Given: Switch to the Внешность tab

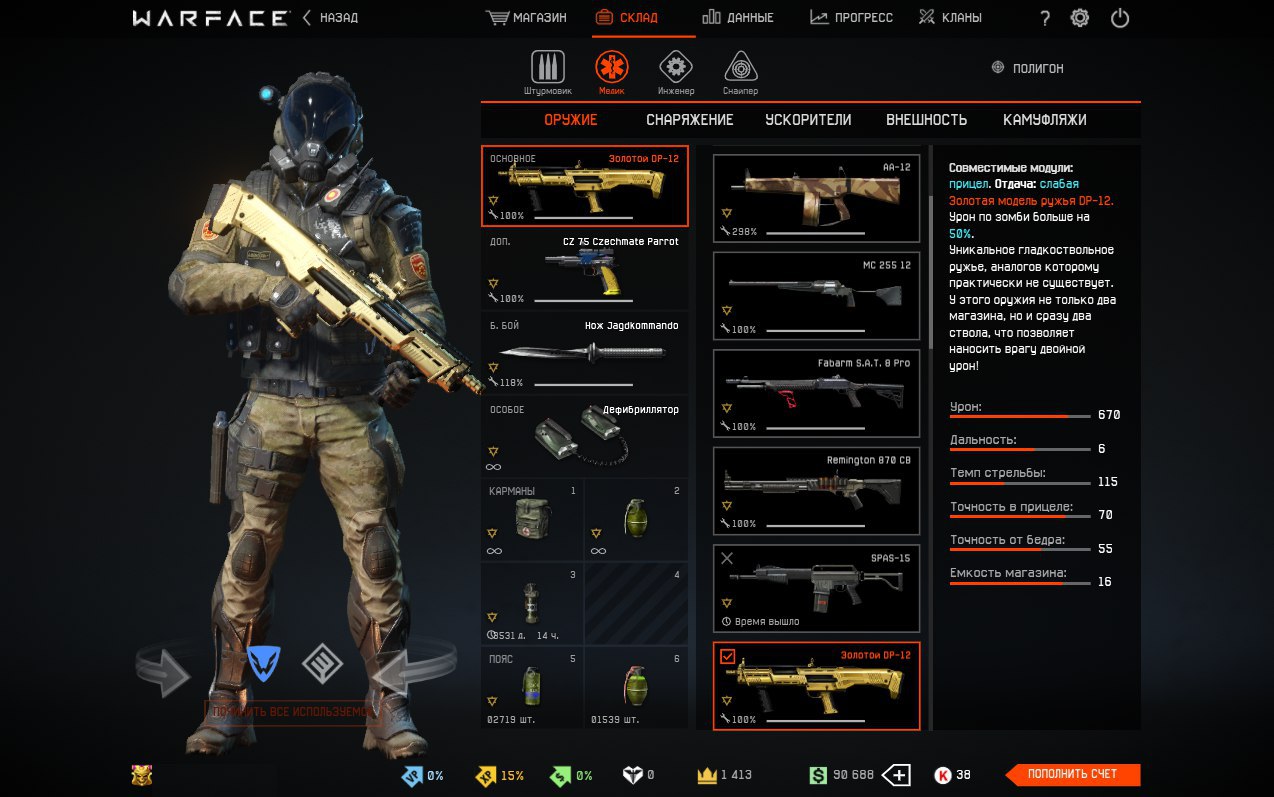Looking at the screenshot, I should (926, 120).
